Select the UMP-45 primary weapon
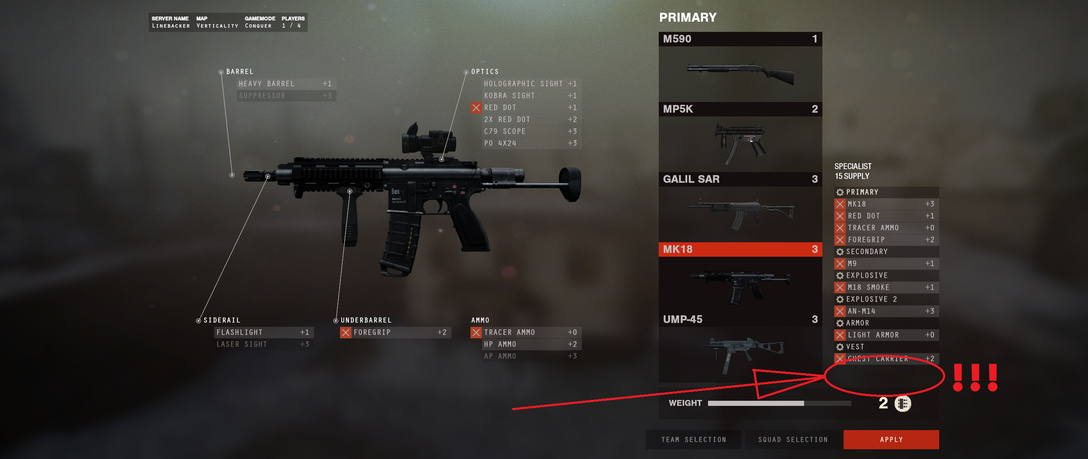This screenshot has width=1088, height=459. click(x=740, y=347)
